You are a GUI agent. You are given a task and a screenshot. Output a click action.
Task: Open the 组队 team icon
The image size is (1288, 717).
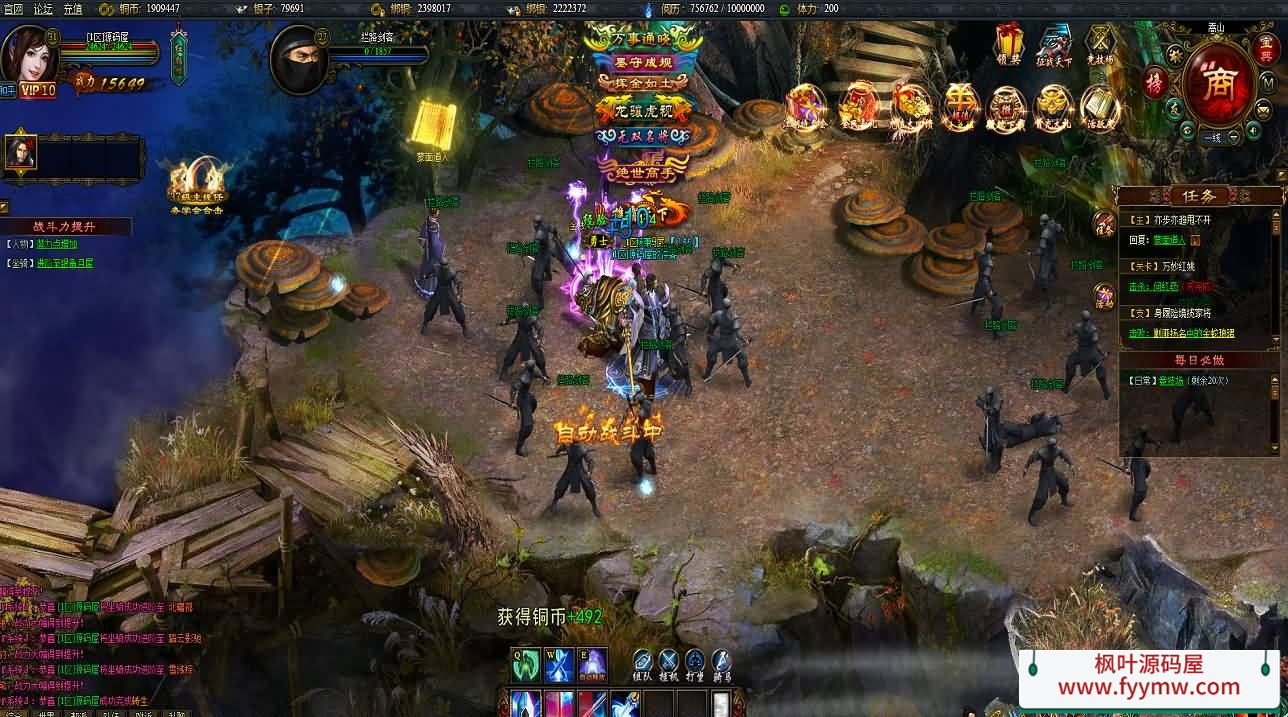click(642, 661)
